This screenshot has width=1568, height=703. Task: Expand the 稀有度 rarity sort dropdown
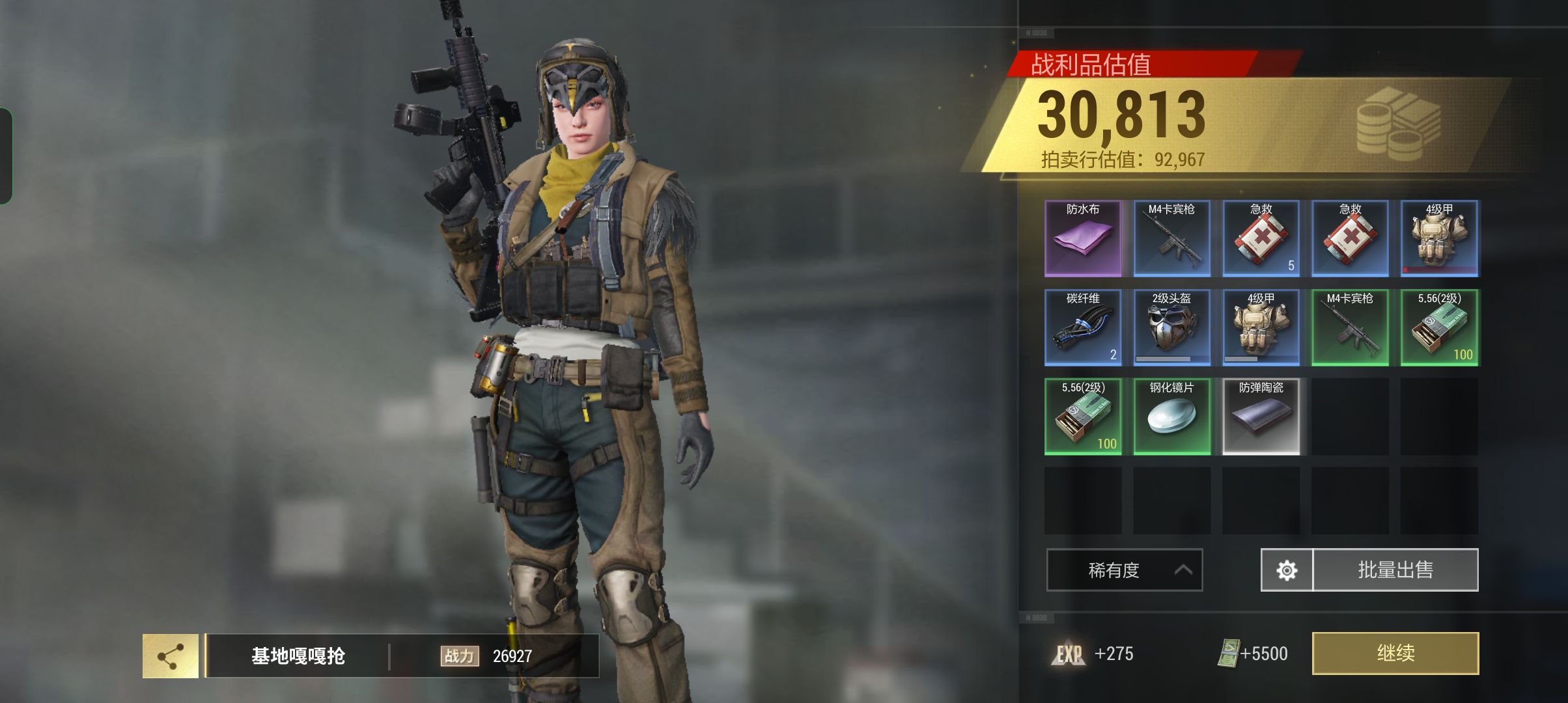point(1124,570)
